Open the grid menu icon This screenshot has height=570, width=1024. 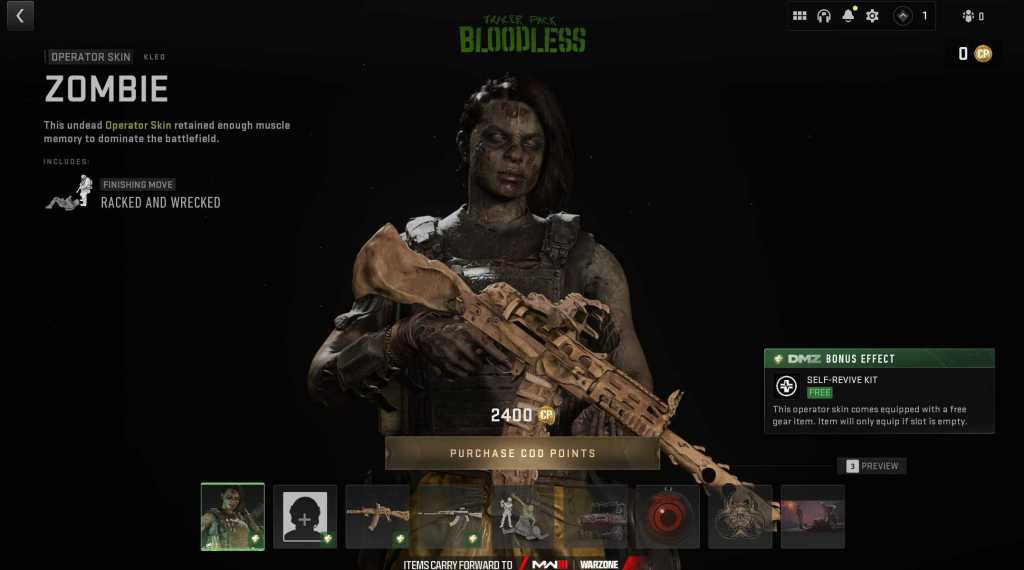(800, 16)
